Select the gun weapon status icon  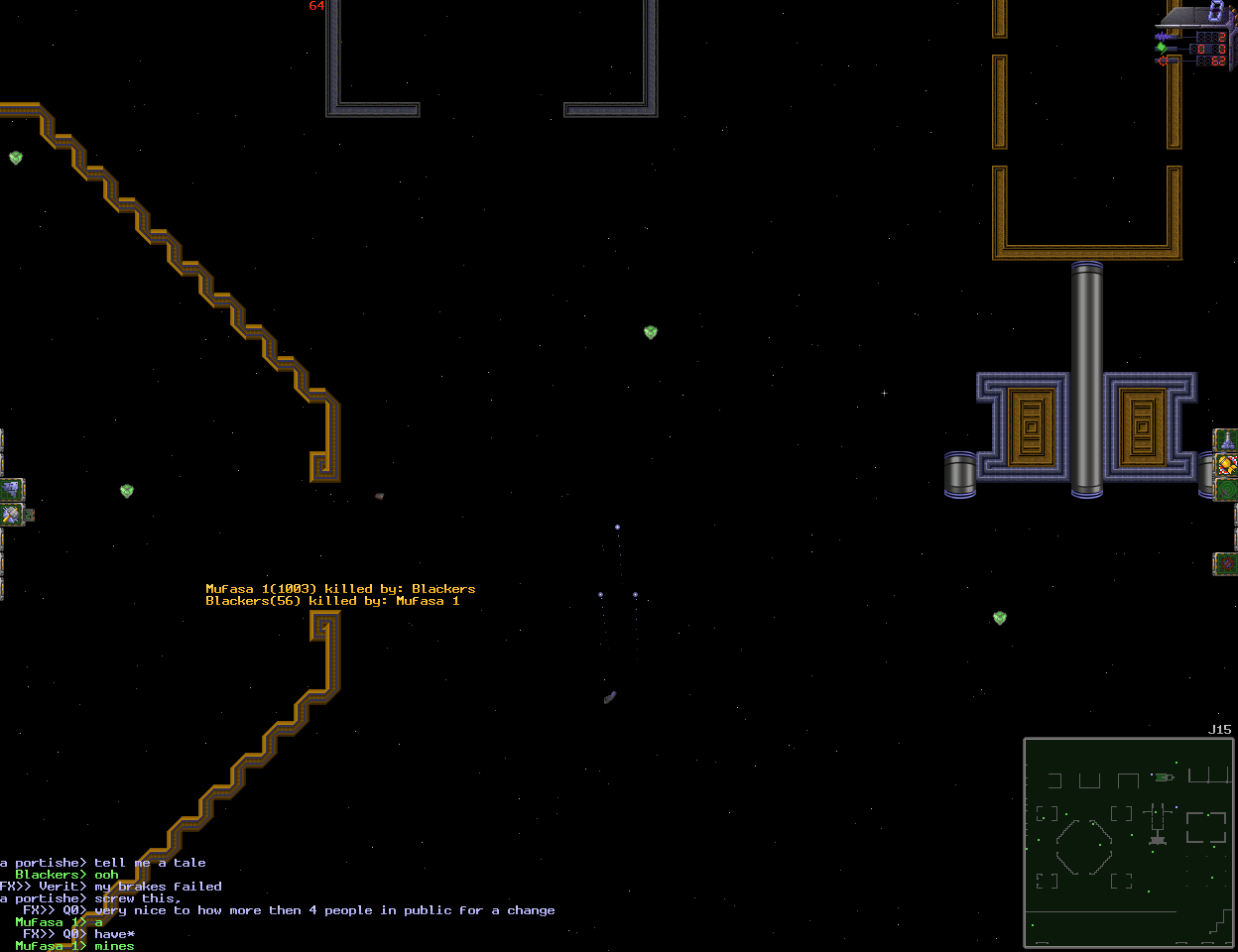1226,439
